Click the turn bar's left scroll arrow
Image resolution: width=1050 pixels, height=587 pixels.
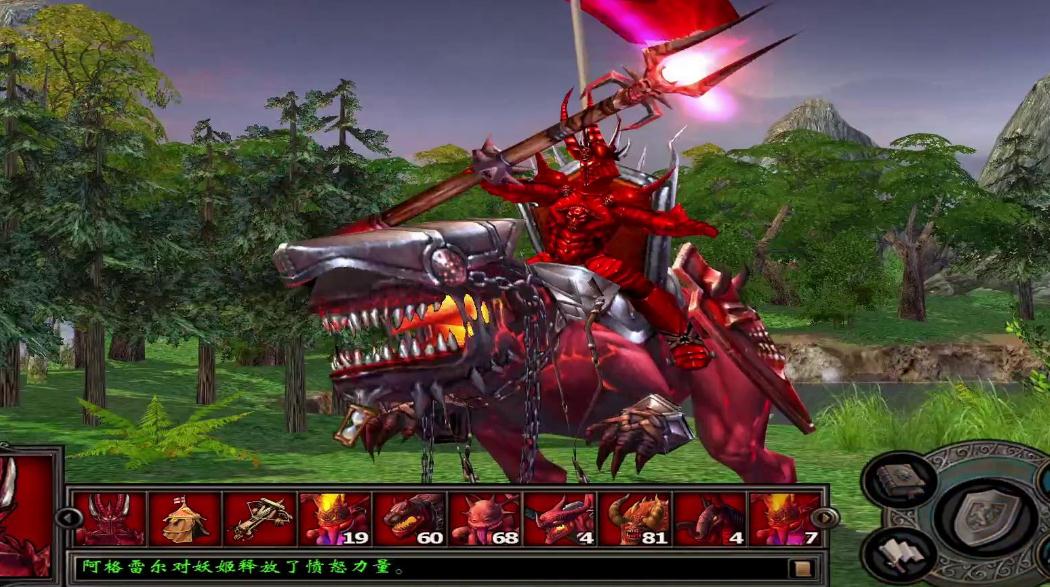[69, 518]
